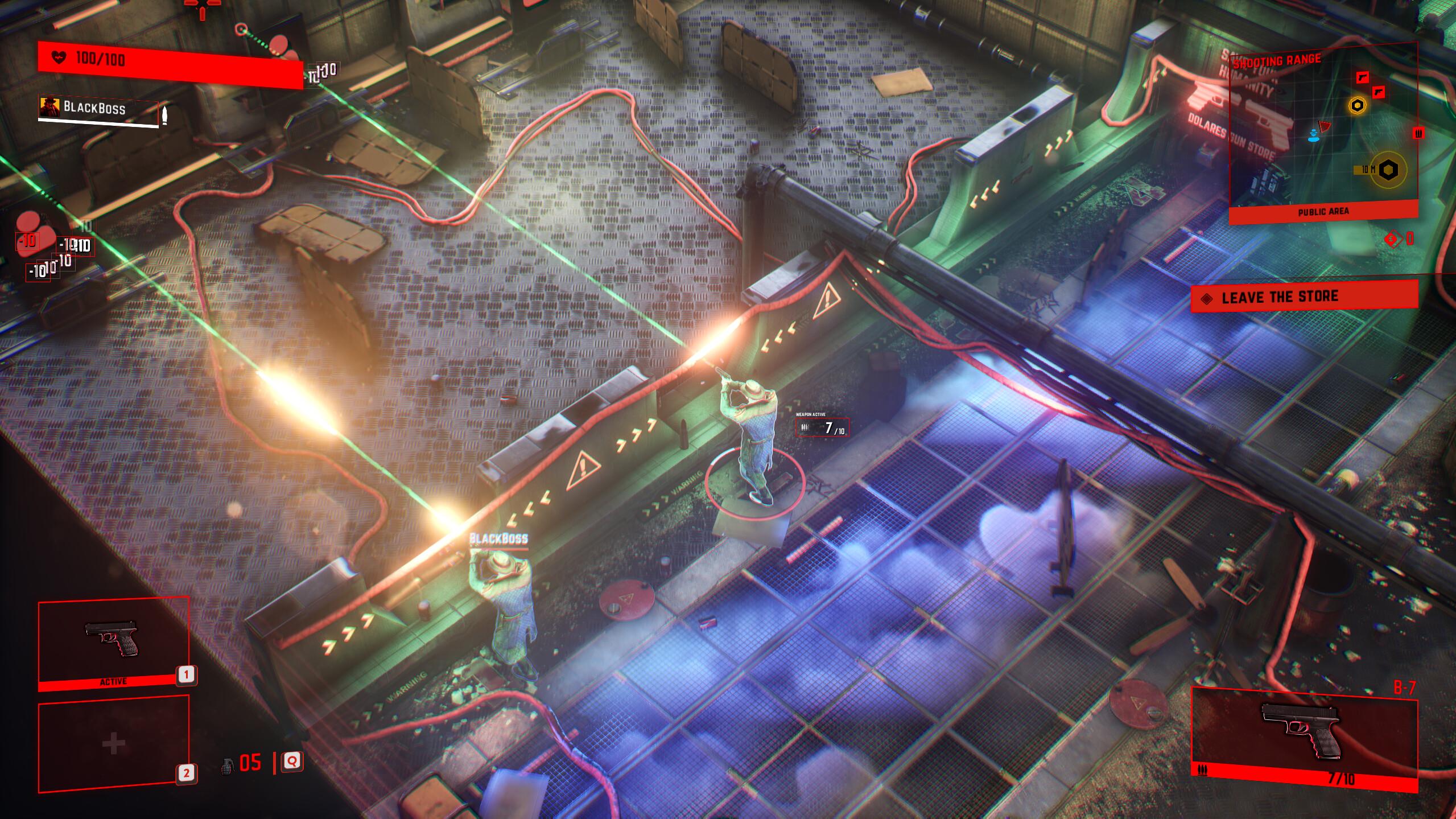Click the heart icon on the health bar
The image size is (1456, 819).
point(59,57)
